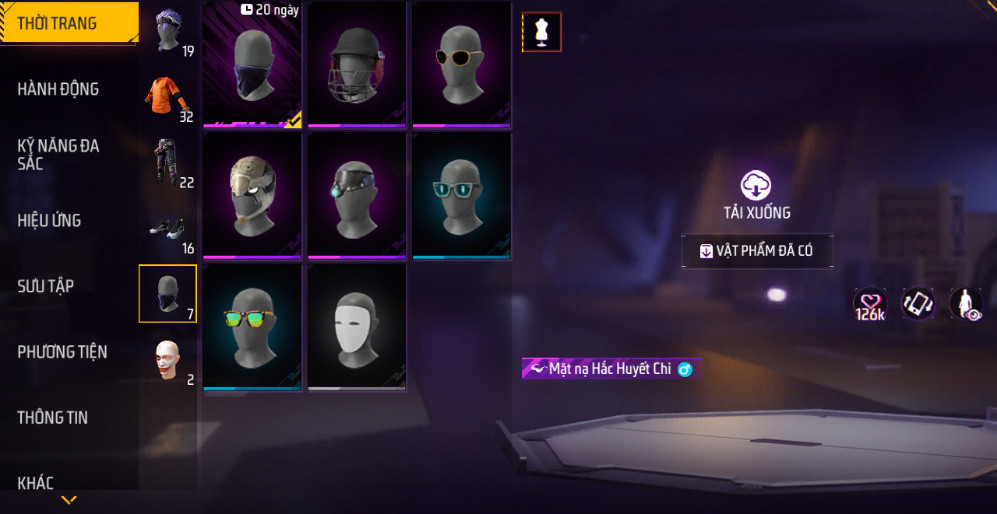Open the mannequin preview icon

point(541,32)
